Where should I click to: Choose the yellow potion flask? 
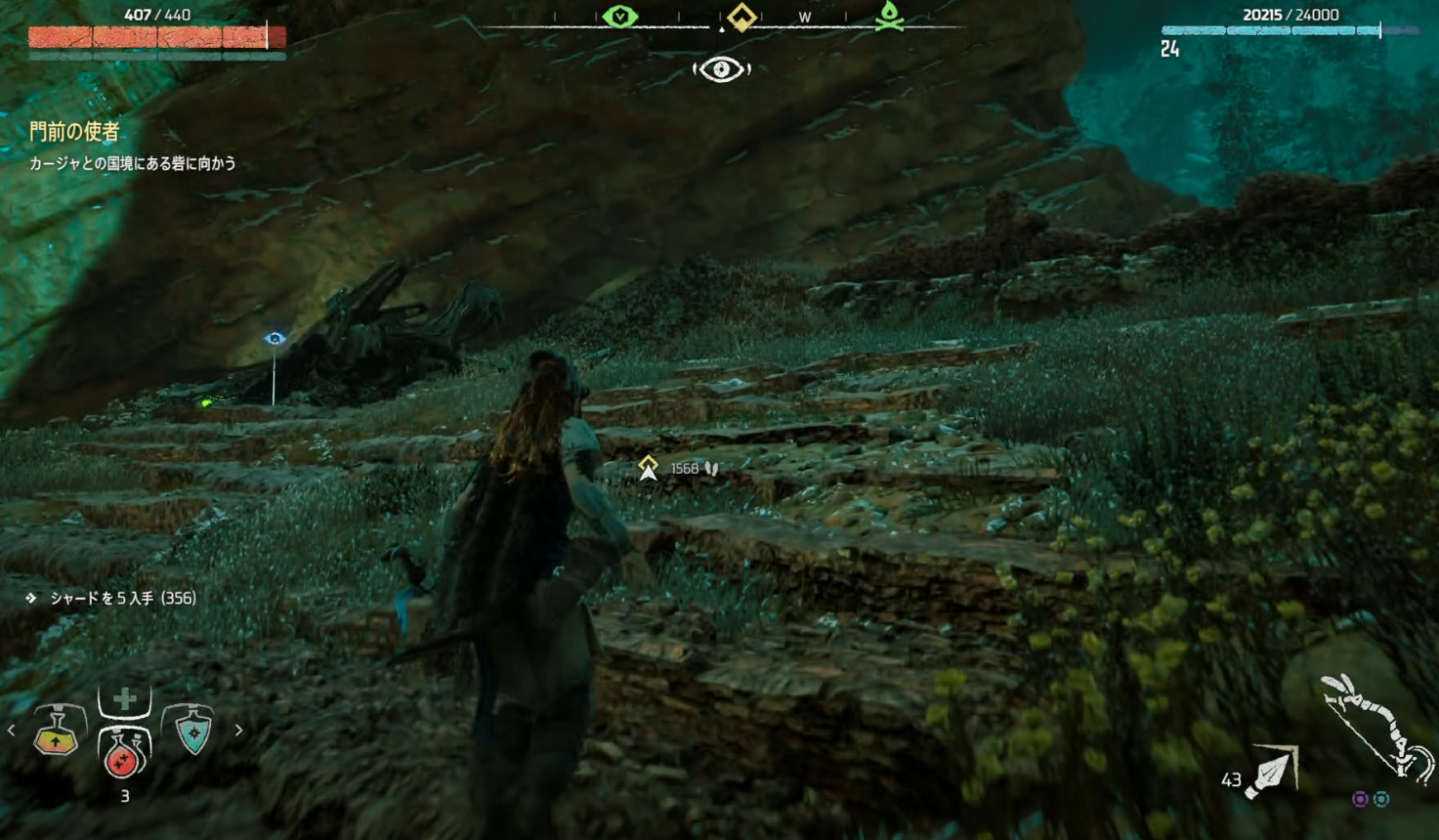[x=57, y=733]
